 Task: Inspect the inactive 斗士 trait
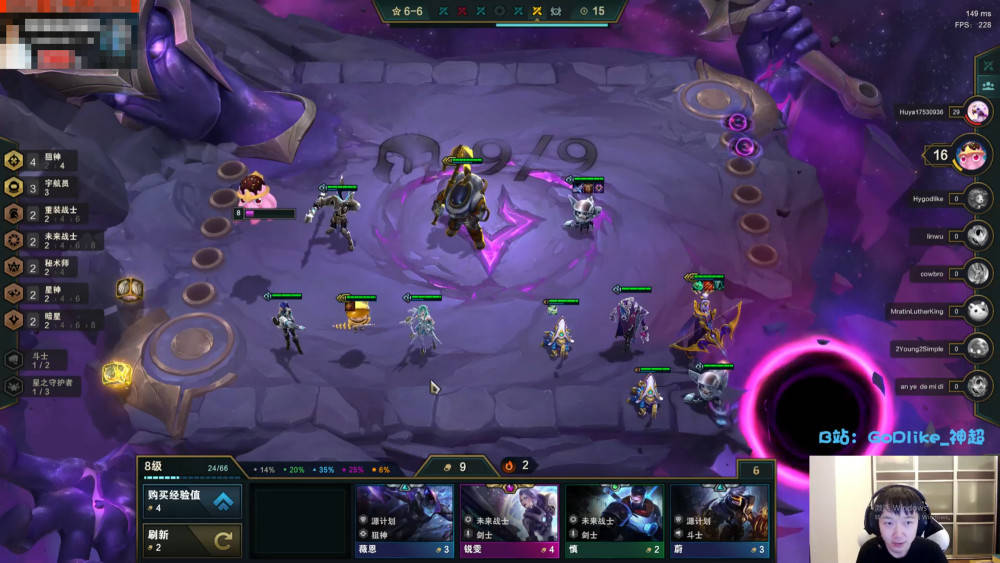click(x=35, y=359)
